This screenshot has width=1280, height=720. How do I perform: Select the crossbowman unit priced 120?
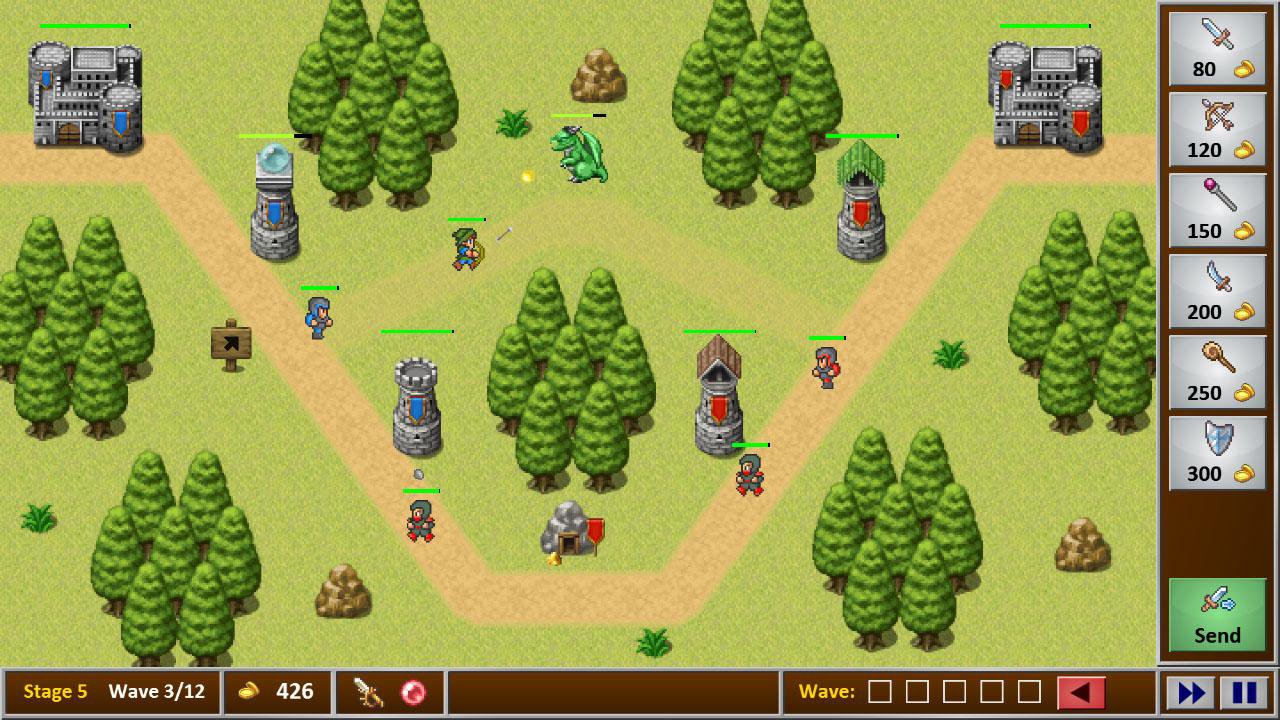click(x=1216, y=130)
